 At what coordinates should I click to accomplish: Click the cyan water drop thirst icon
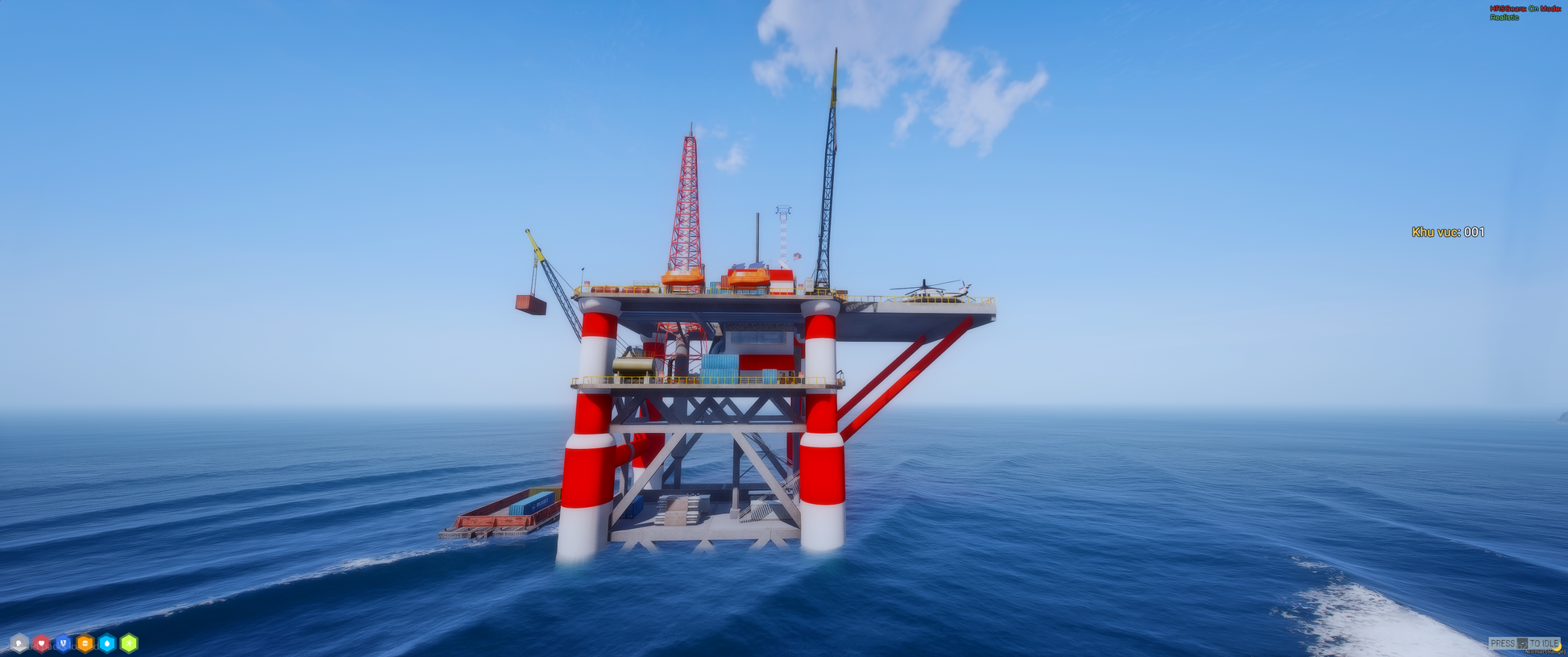tap(106, 643)
